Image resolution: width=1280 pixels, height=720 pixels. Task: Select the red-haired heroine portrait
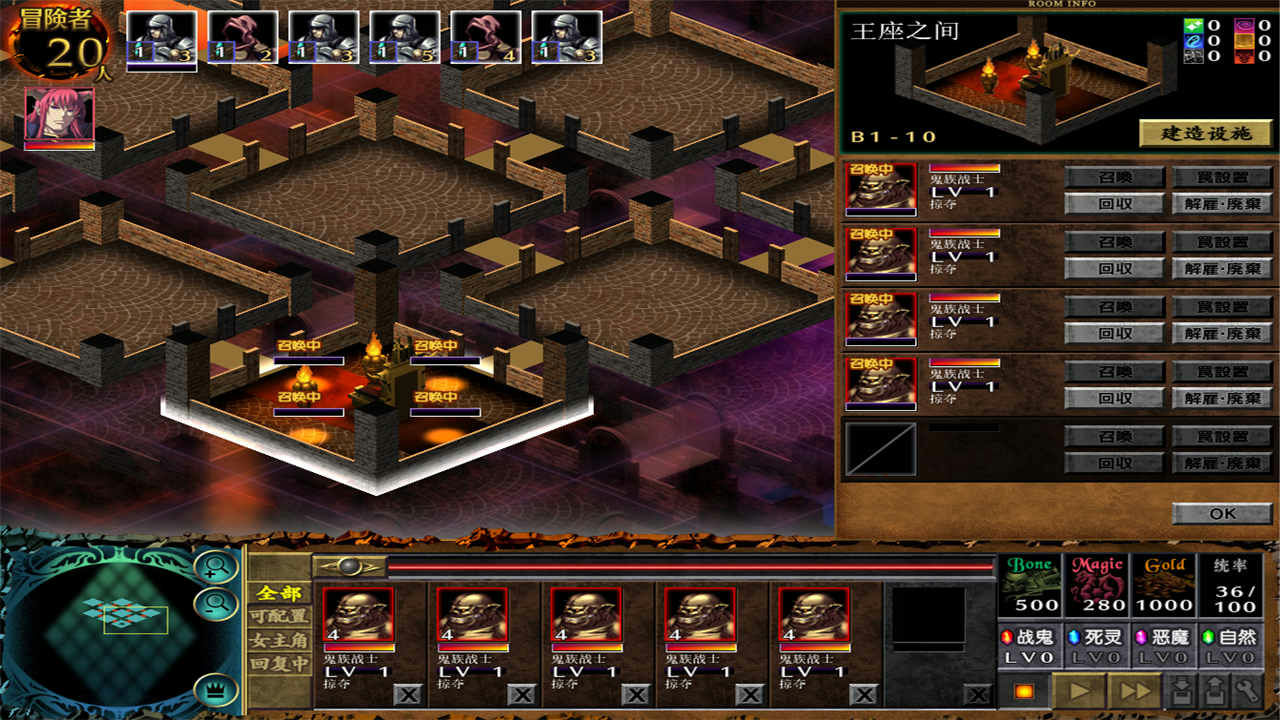59,118
